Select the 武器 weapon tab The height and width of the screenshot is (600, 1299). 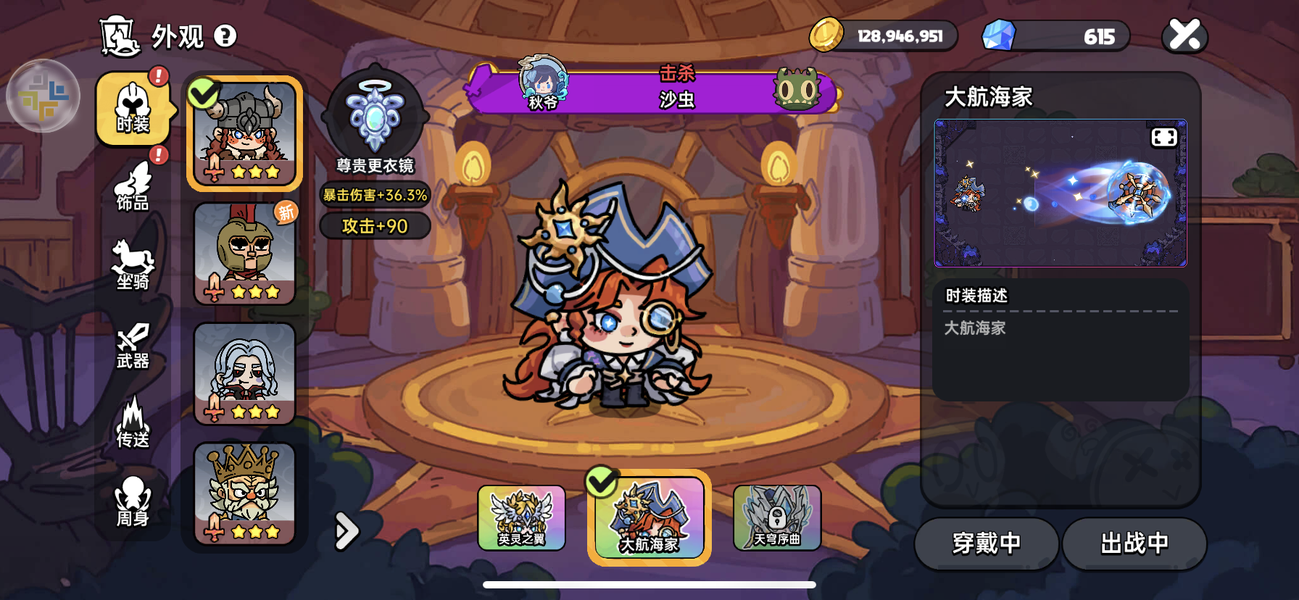[133, 346]
